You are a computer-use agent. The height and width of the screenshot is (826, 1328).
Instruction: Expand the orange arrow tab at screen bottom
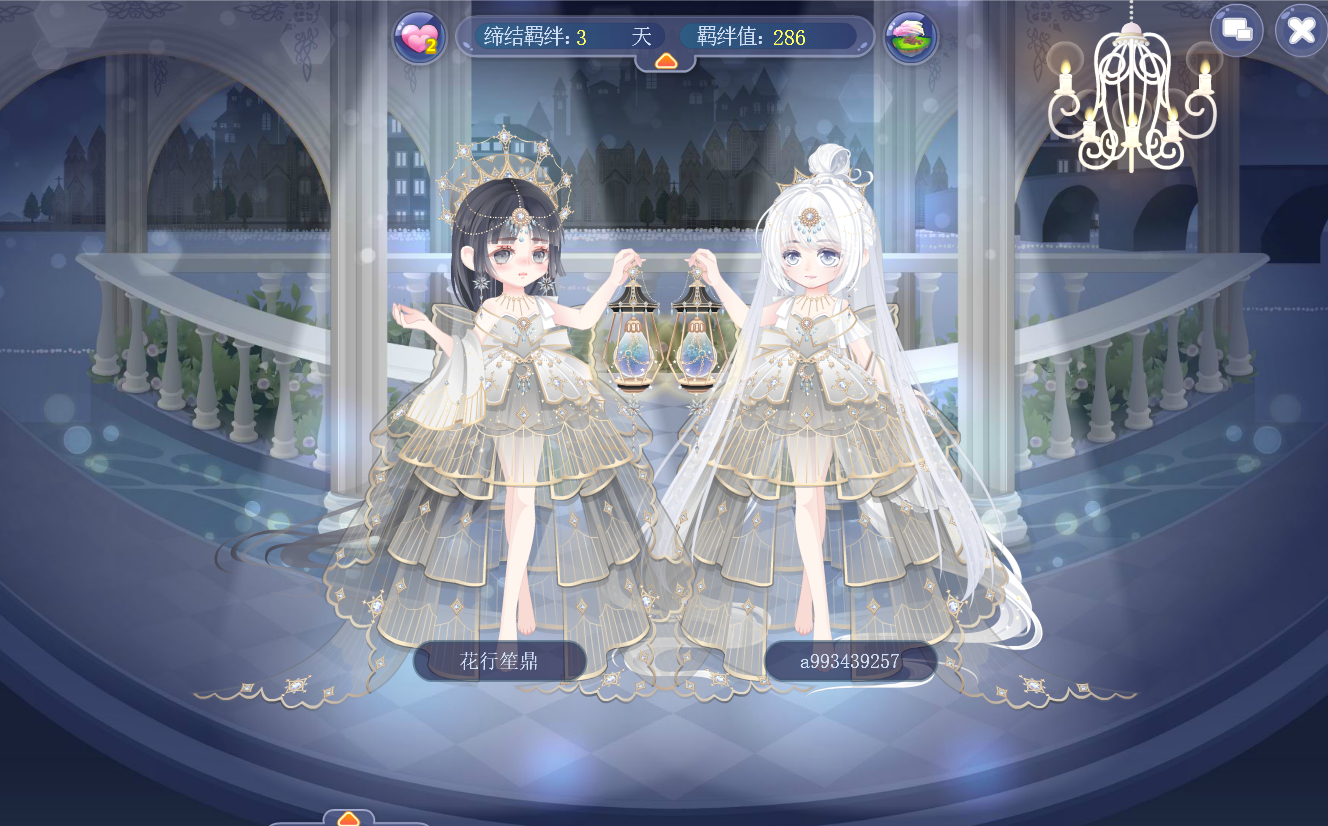348,818
